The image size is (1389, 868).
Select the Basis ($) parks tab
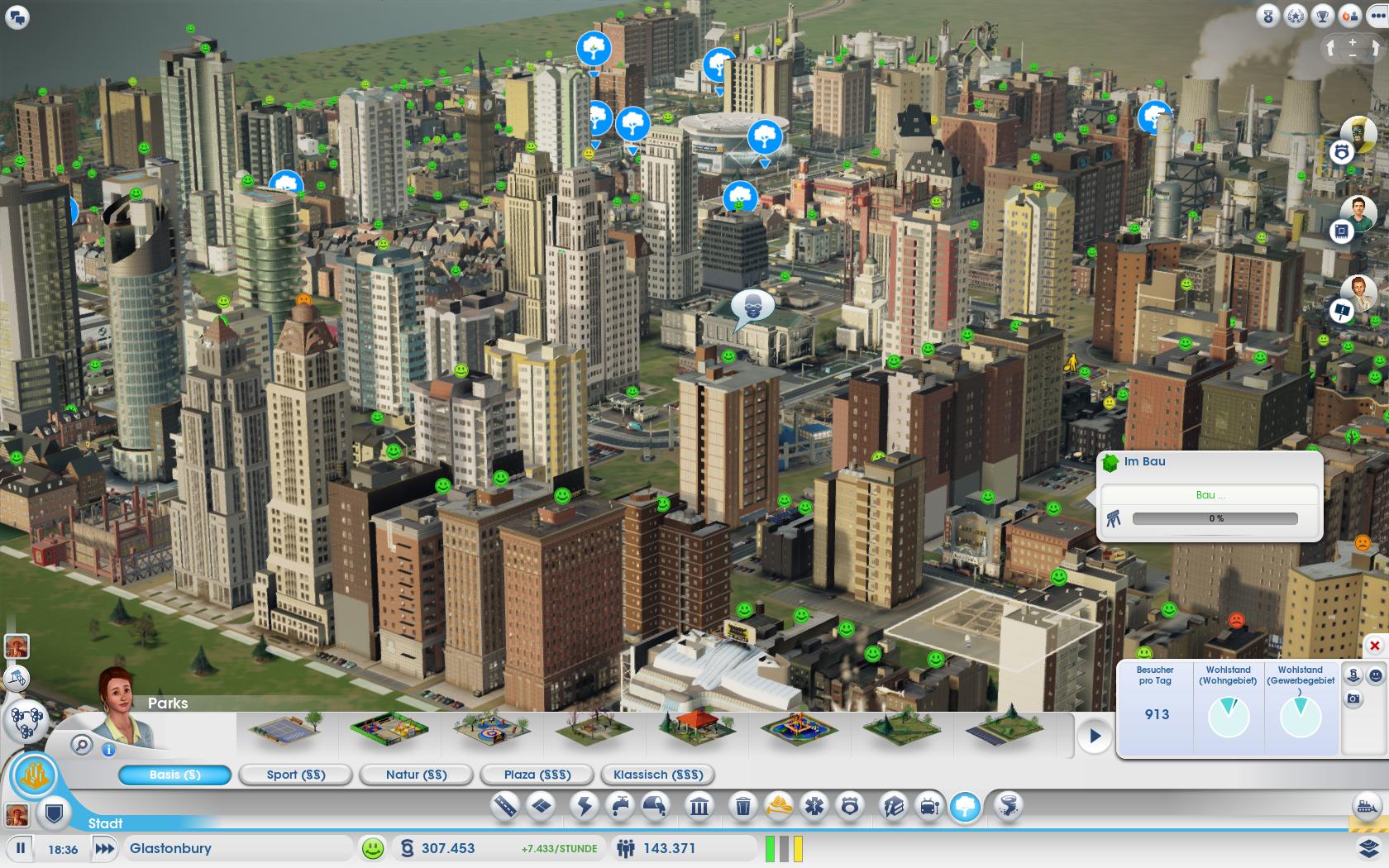click(175, 775)
